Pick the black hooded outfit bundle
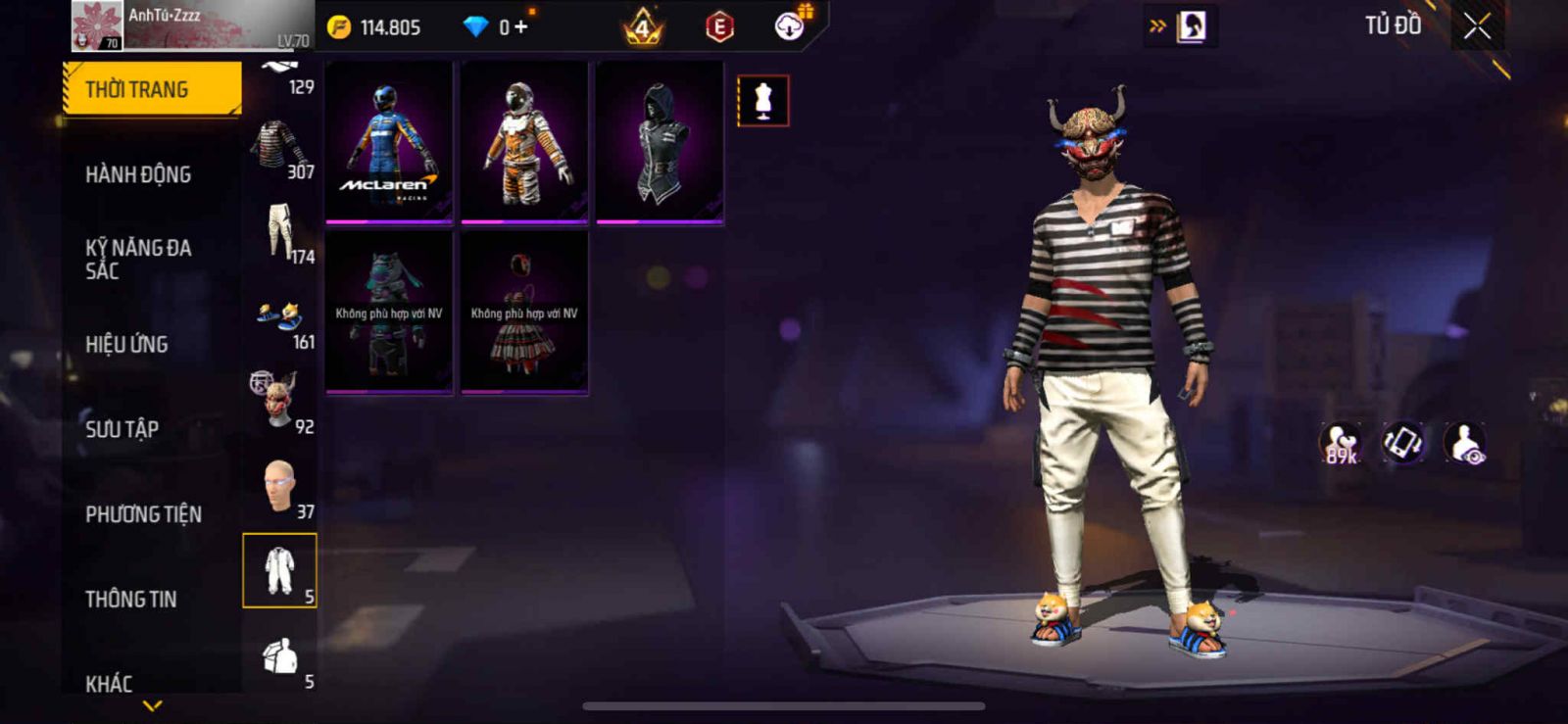The image size is (1568, 724). 660,143
